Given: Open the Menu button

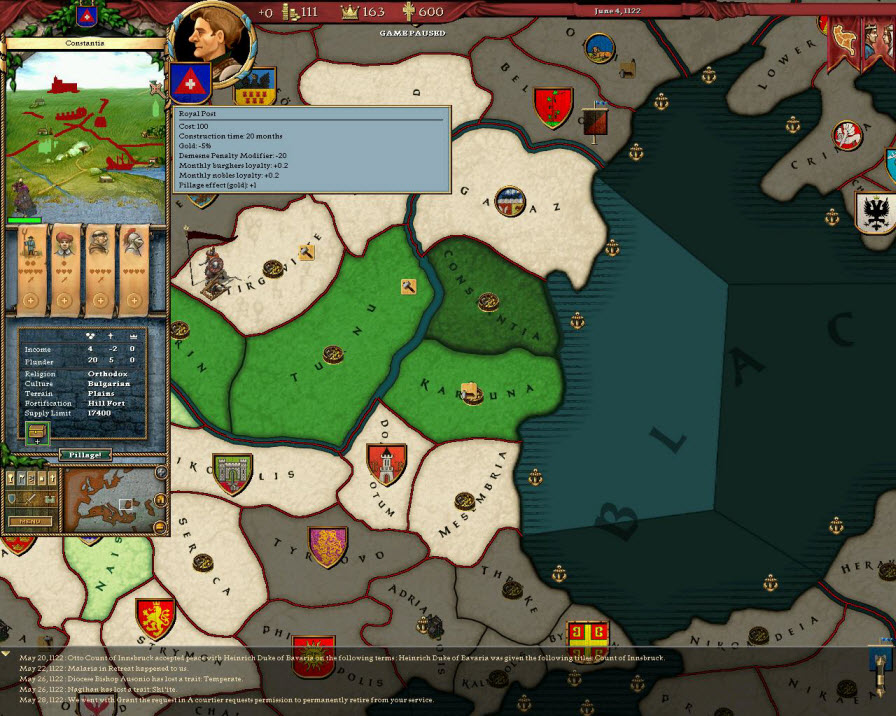Looking at the screenshot, I should [x=29, y=521].
